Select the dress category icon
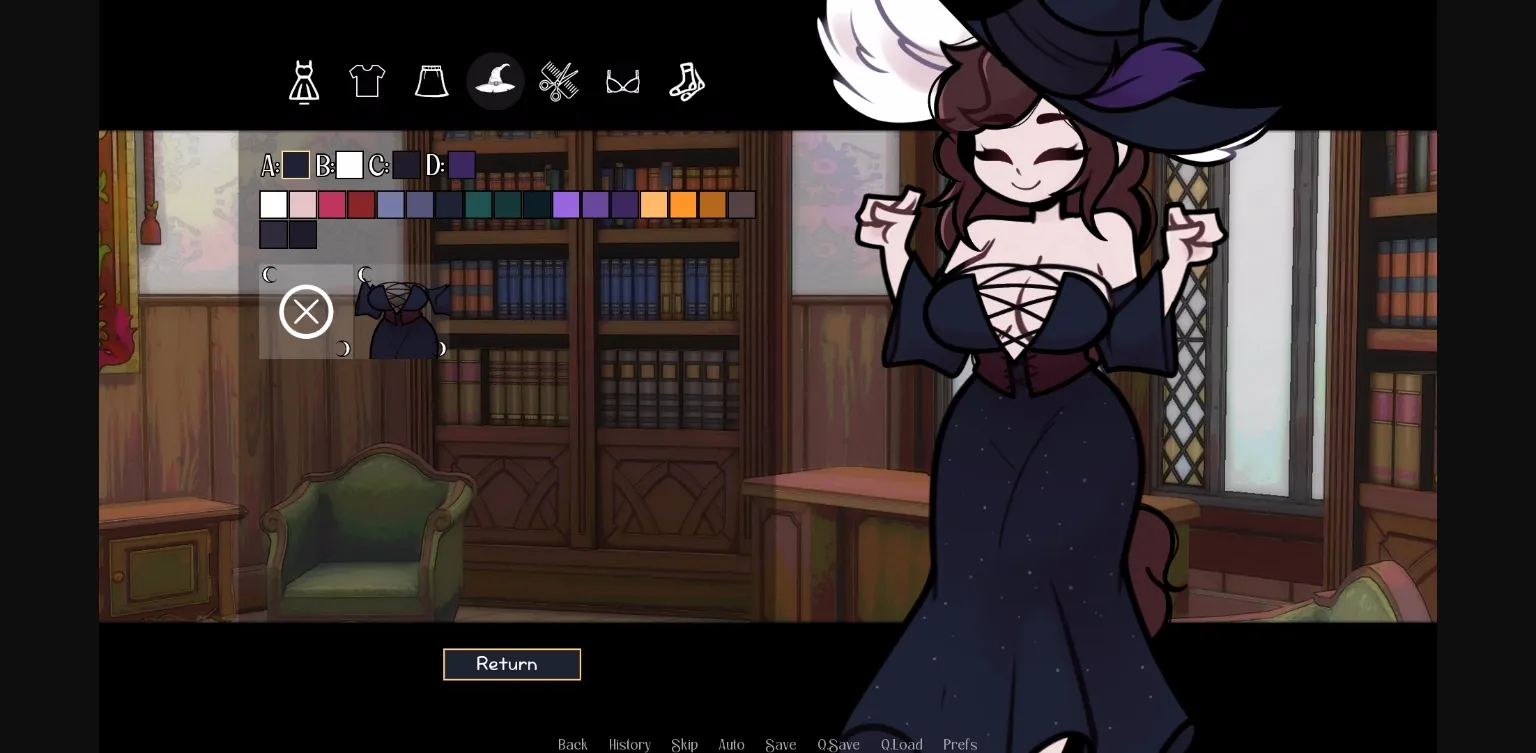1536x753 pixels. coord(304,81)
